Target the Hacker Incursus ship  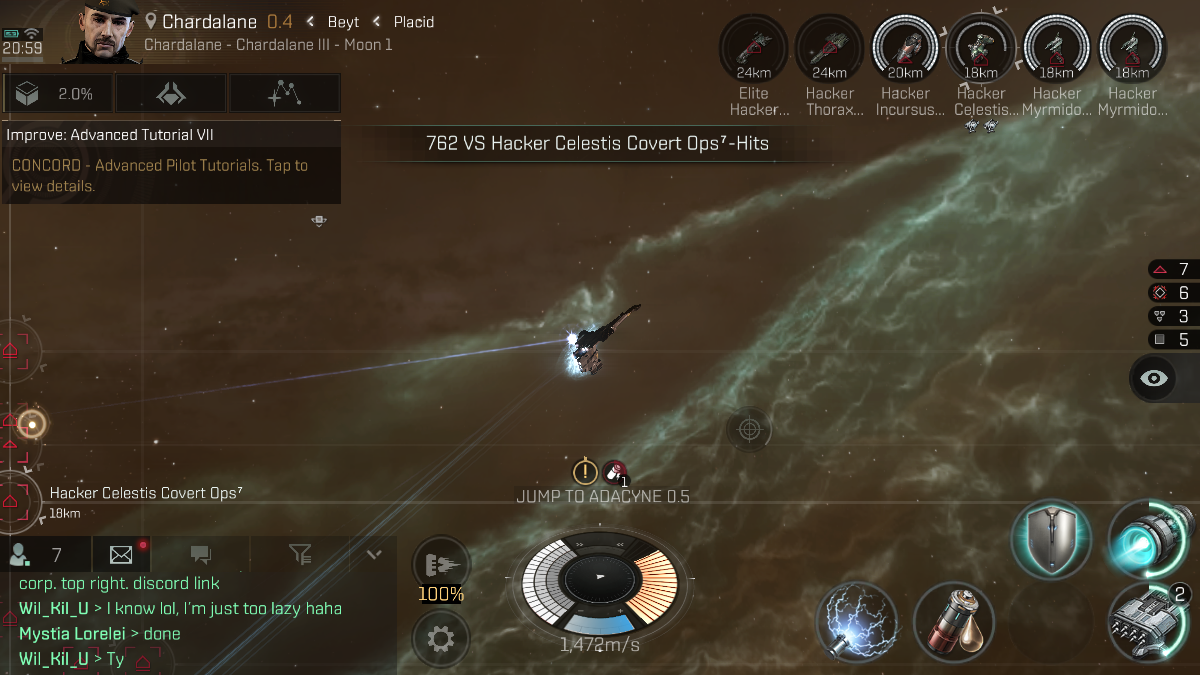click(x=905, y=48)
